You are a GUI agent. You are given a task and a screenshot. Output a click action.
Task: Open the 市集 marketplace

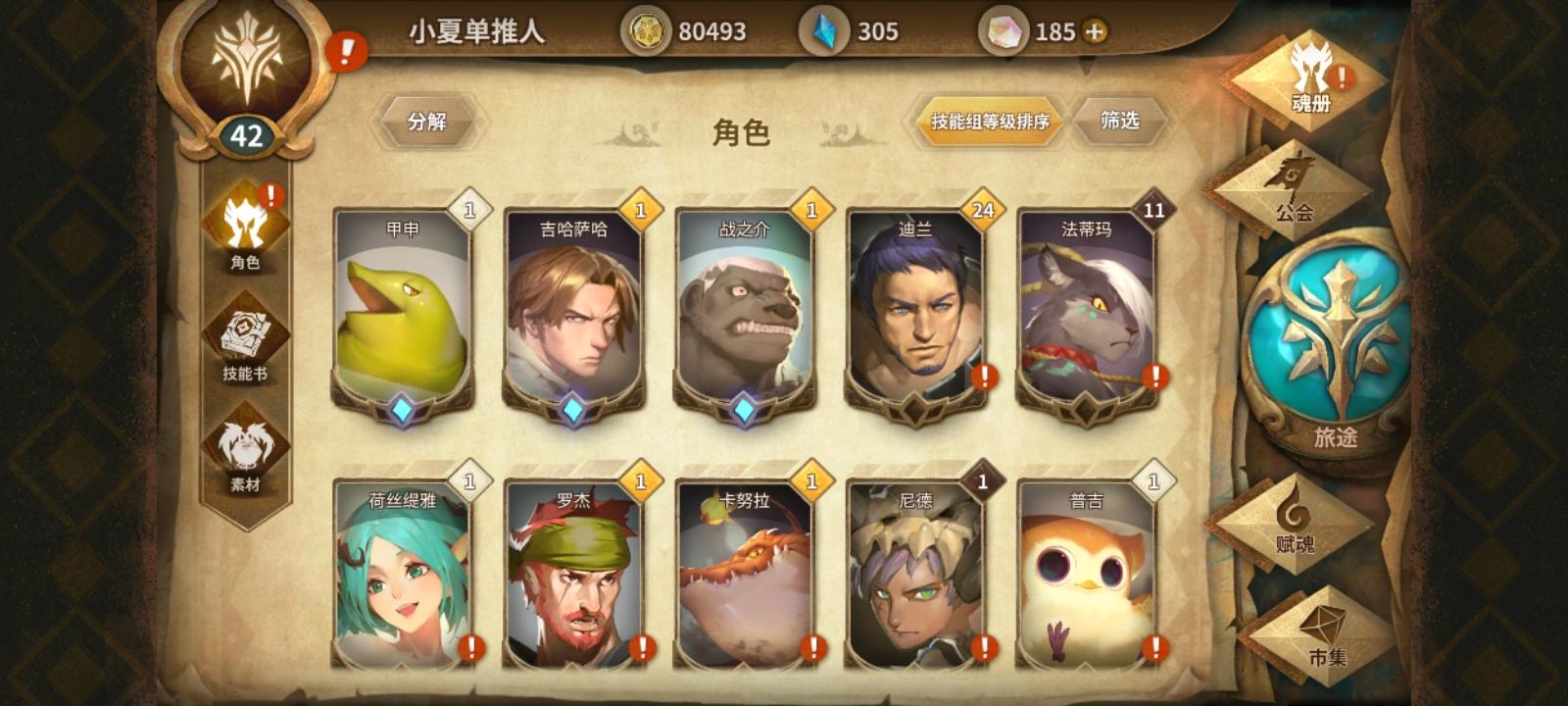[1330, 632]
